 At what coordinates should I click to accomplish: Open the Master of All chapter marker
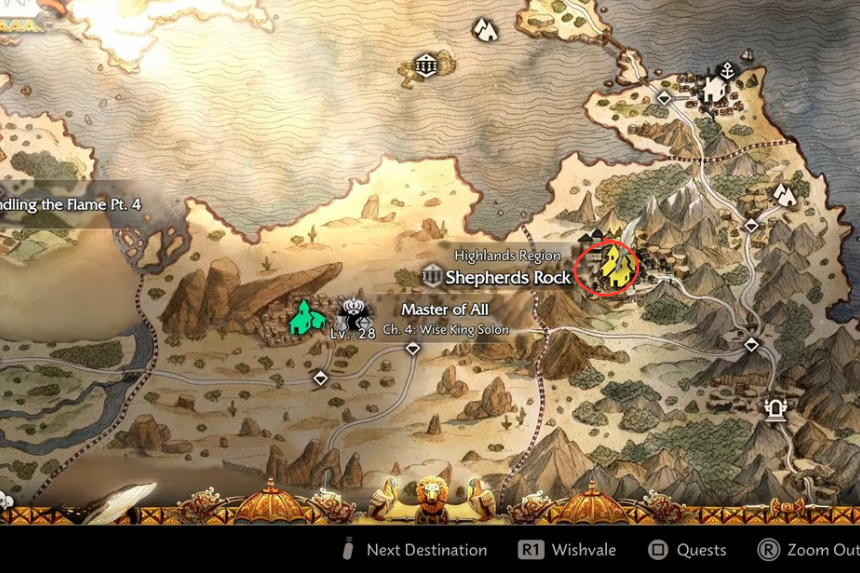352,316
